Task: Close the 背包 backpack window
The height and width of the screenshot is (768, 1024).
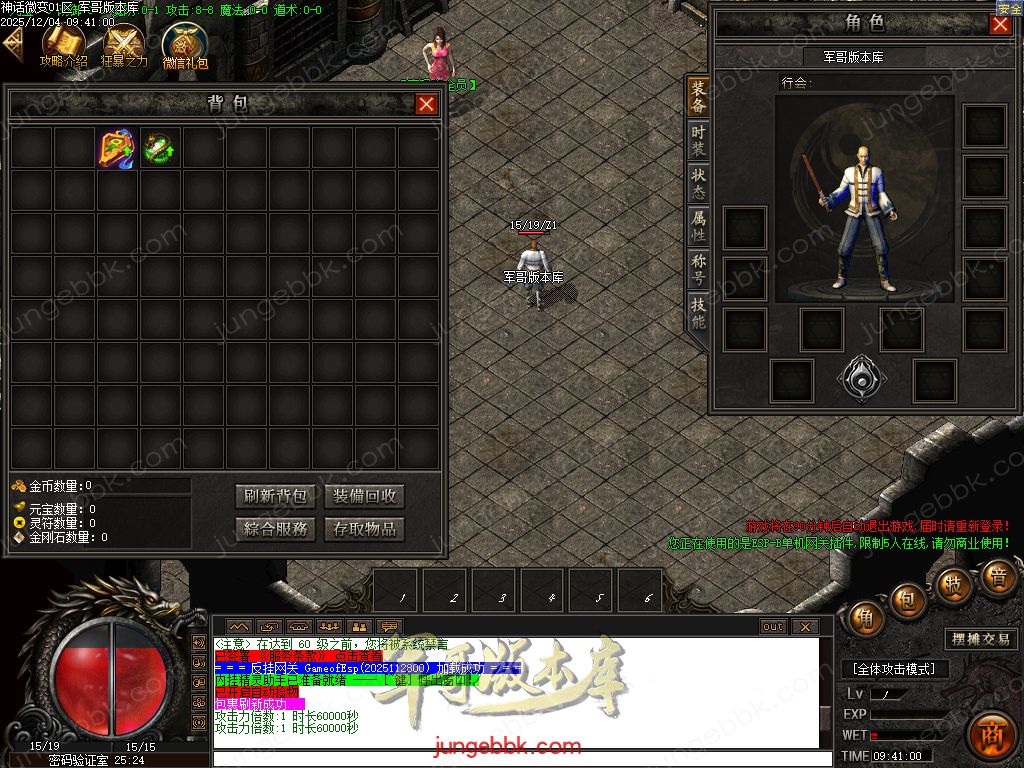Action: click(x=427, y=104)
